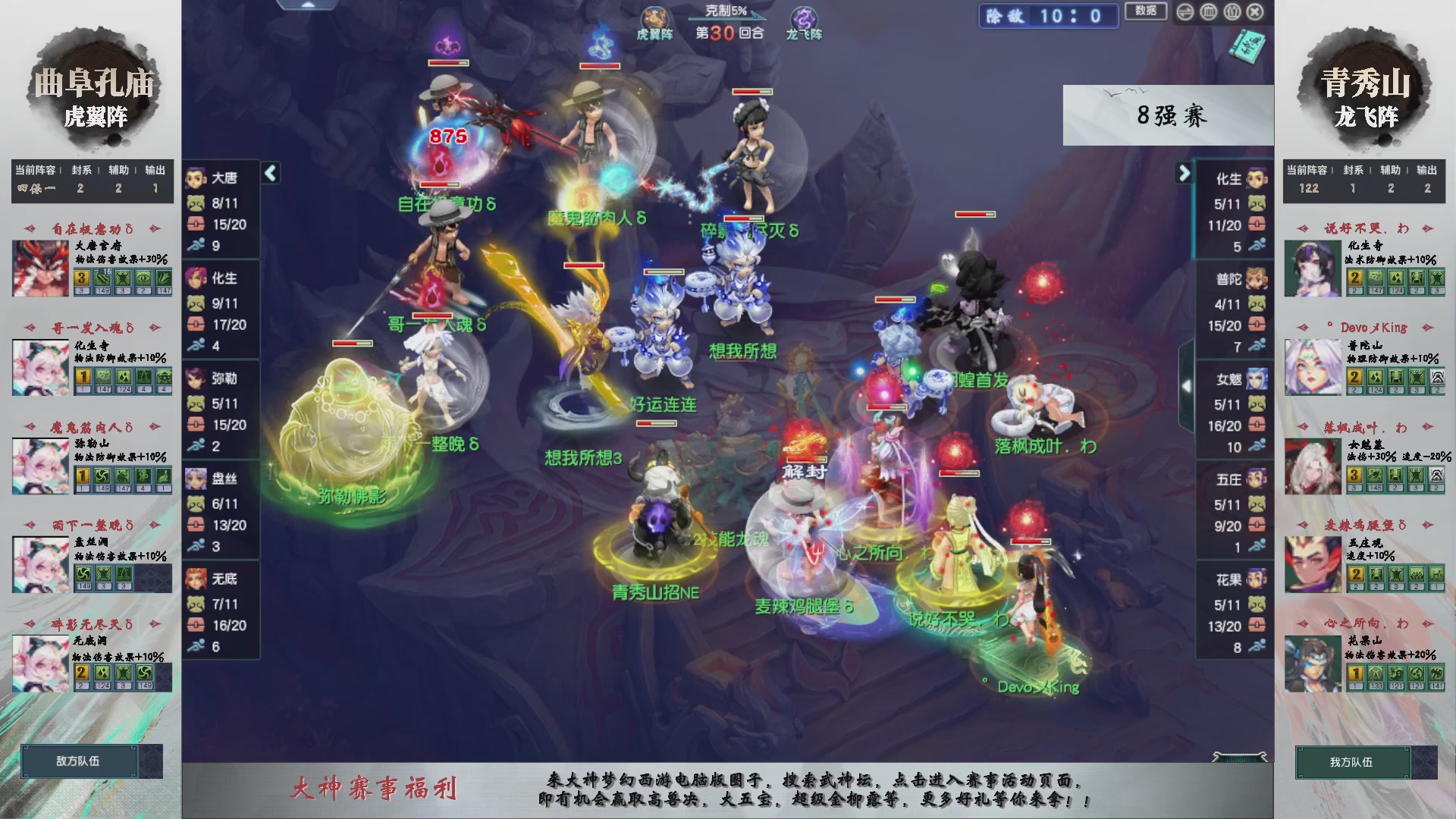Screen dimensions: 1456x819
Task: Expand the right character panel chevron
Action: tap(1184, 173)
